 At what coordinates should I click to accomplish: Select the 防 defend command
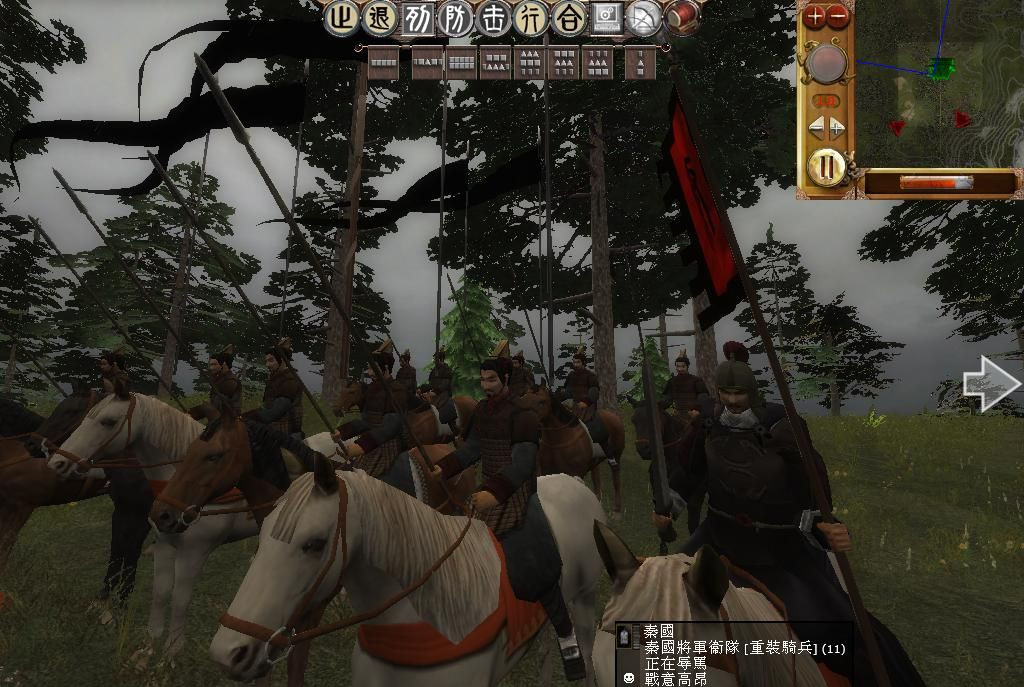[456, 17]
